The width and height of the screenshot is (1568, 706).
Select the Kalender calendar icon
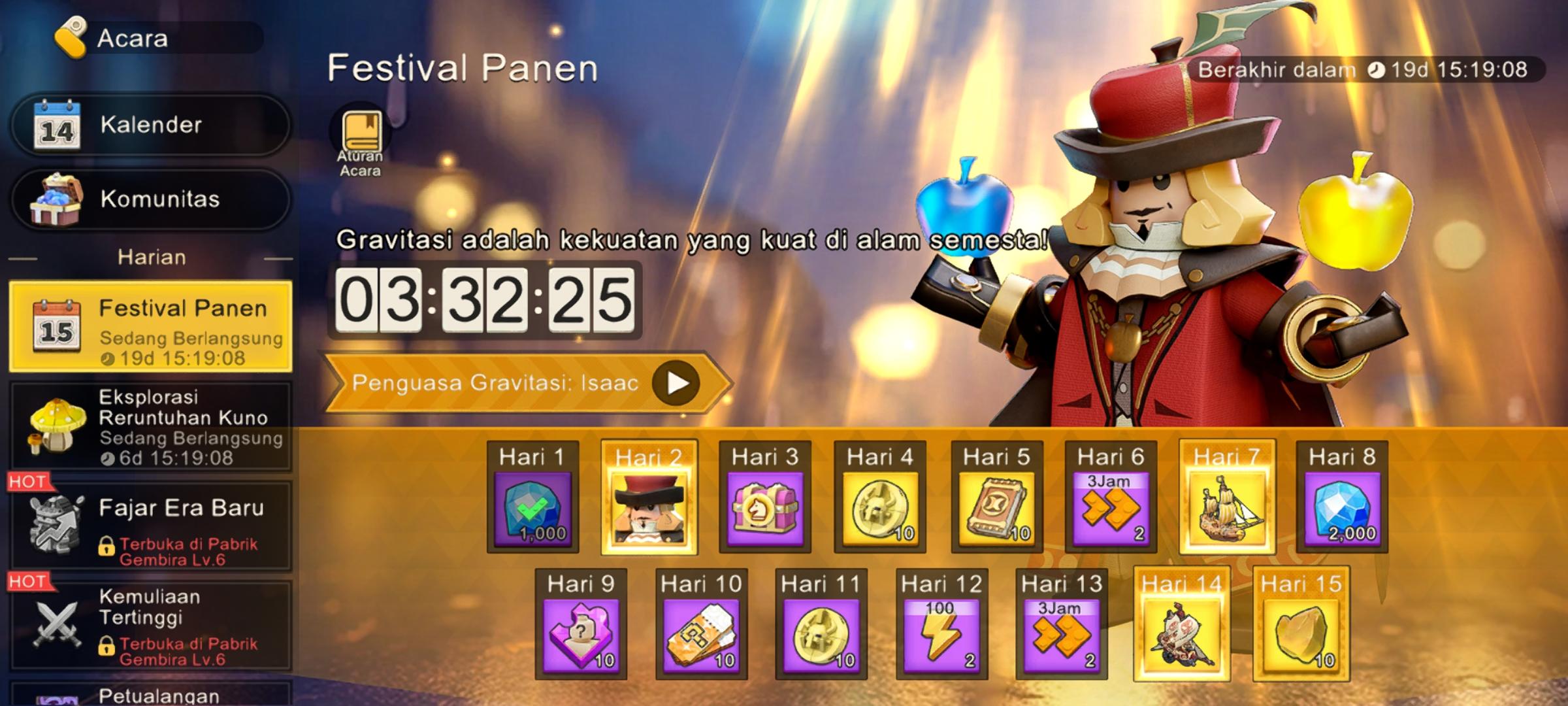(50, 126)
